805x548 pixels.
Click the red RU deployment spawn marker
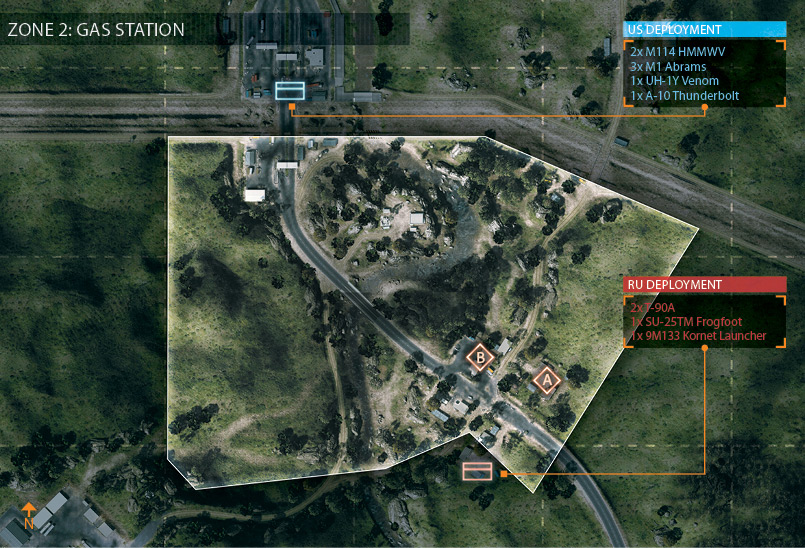pyautogui.click(x=477, y=470)
